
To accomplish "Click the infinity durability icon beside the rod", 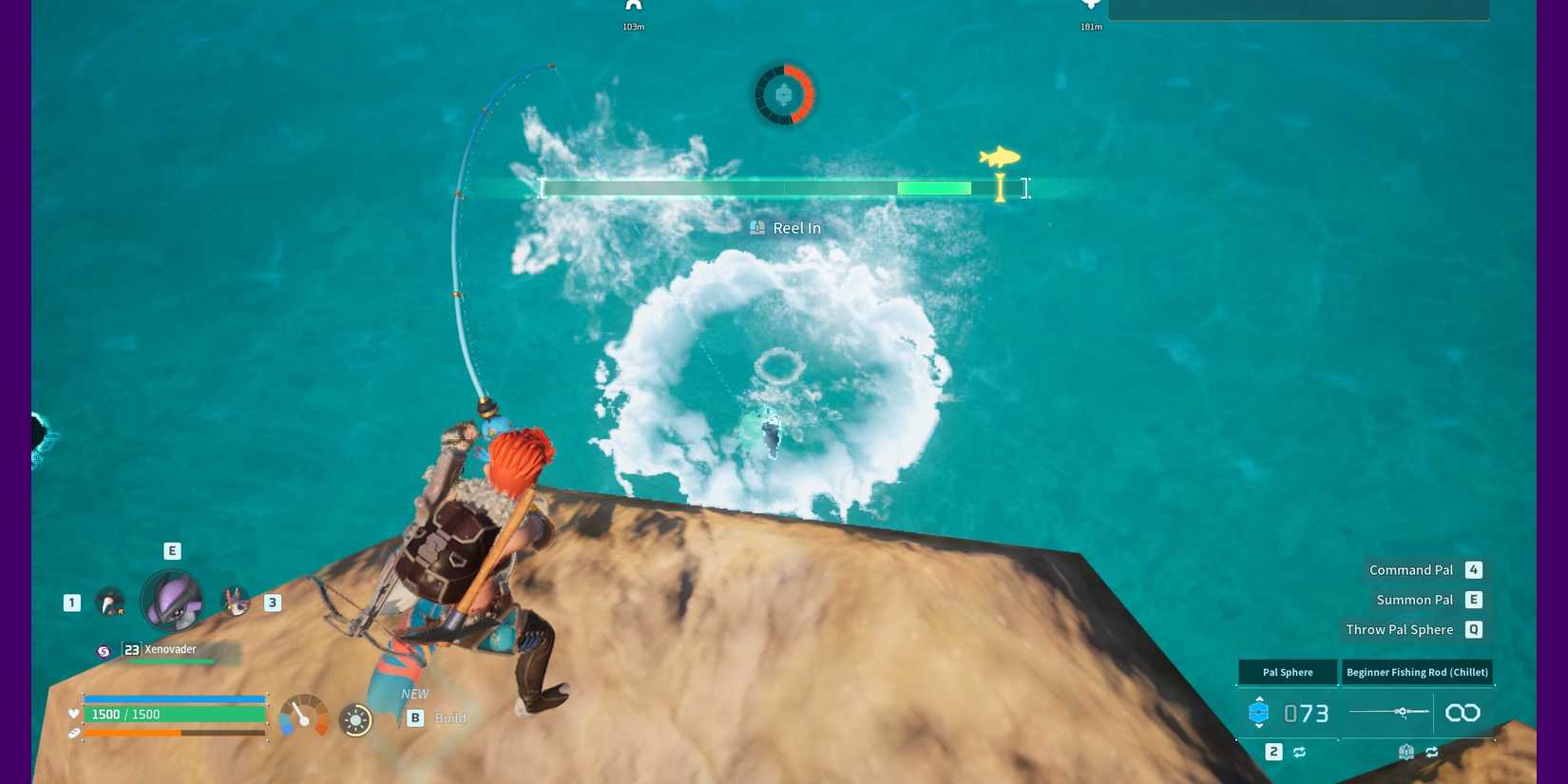I will pos(1462,711).
